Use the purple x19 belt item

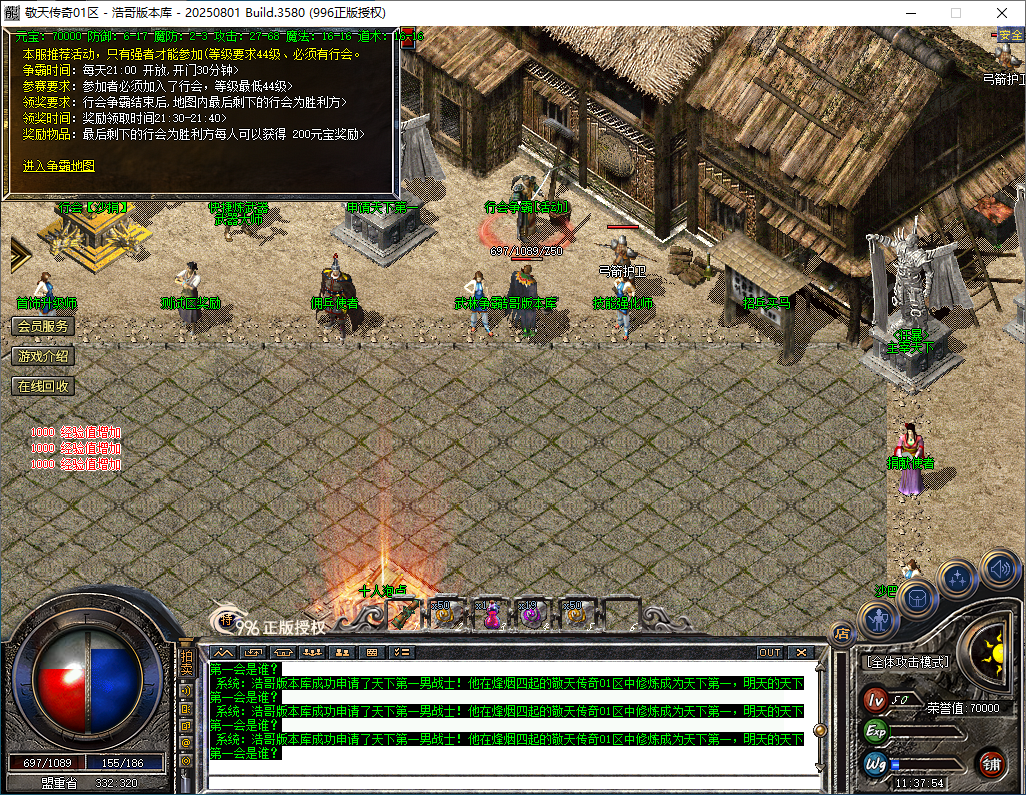(531, 614)
